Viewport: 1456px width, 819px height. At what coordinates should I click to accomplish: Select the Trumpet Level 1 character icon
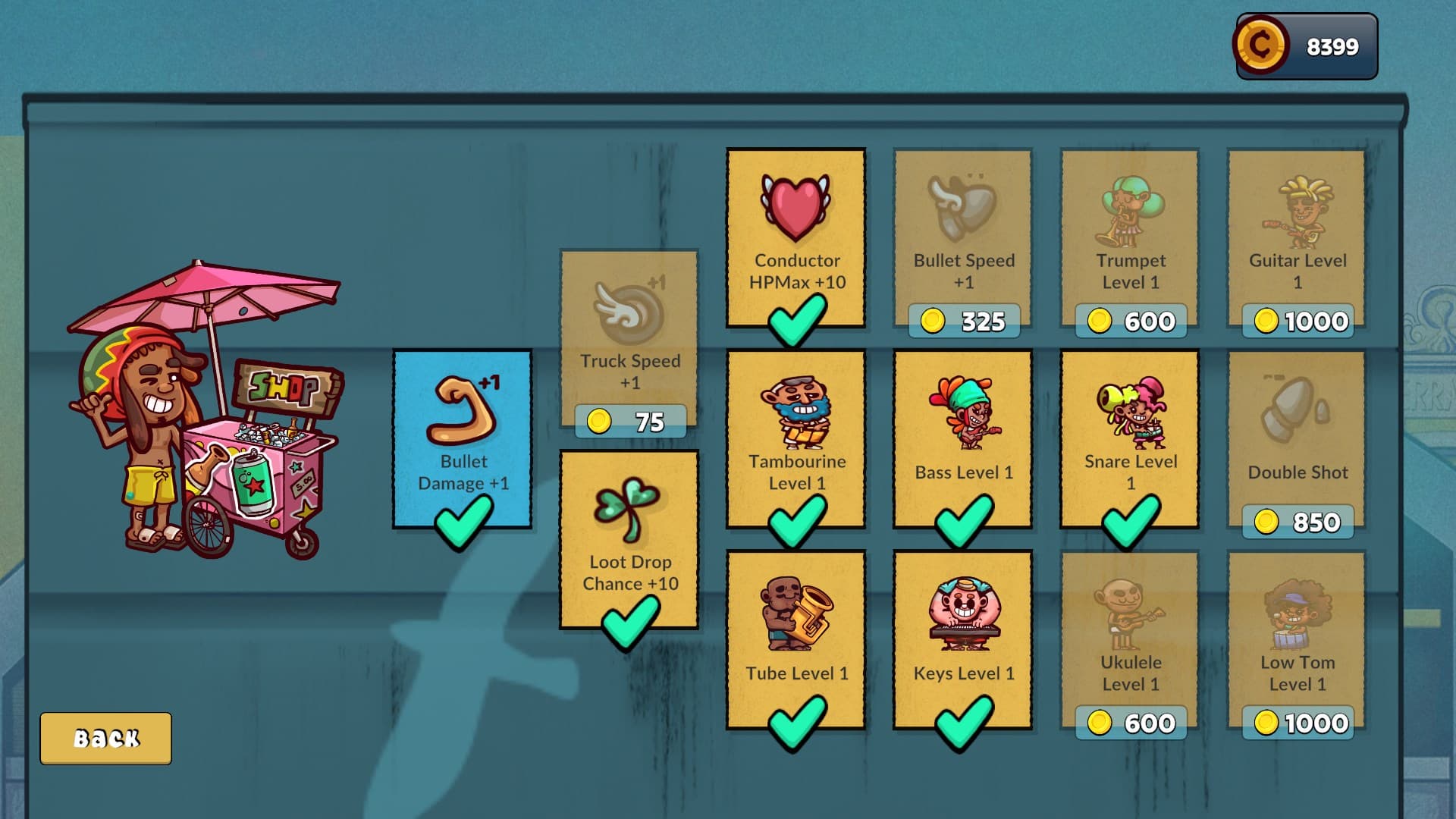coord(1129,212)
